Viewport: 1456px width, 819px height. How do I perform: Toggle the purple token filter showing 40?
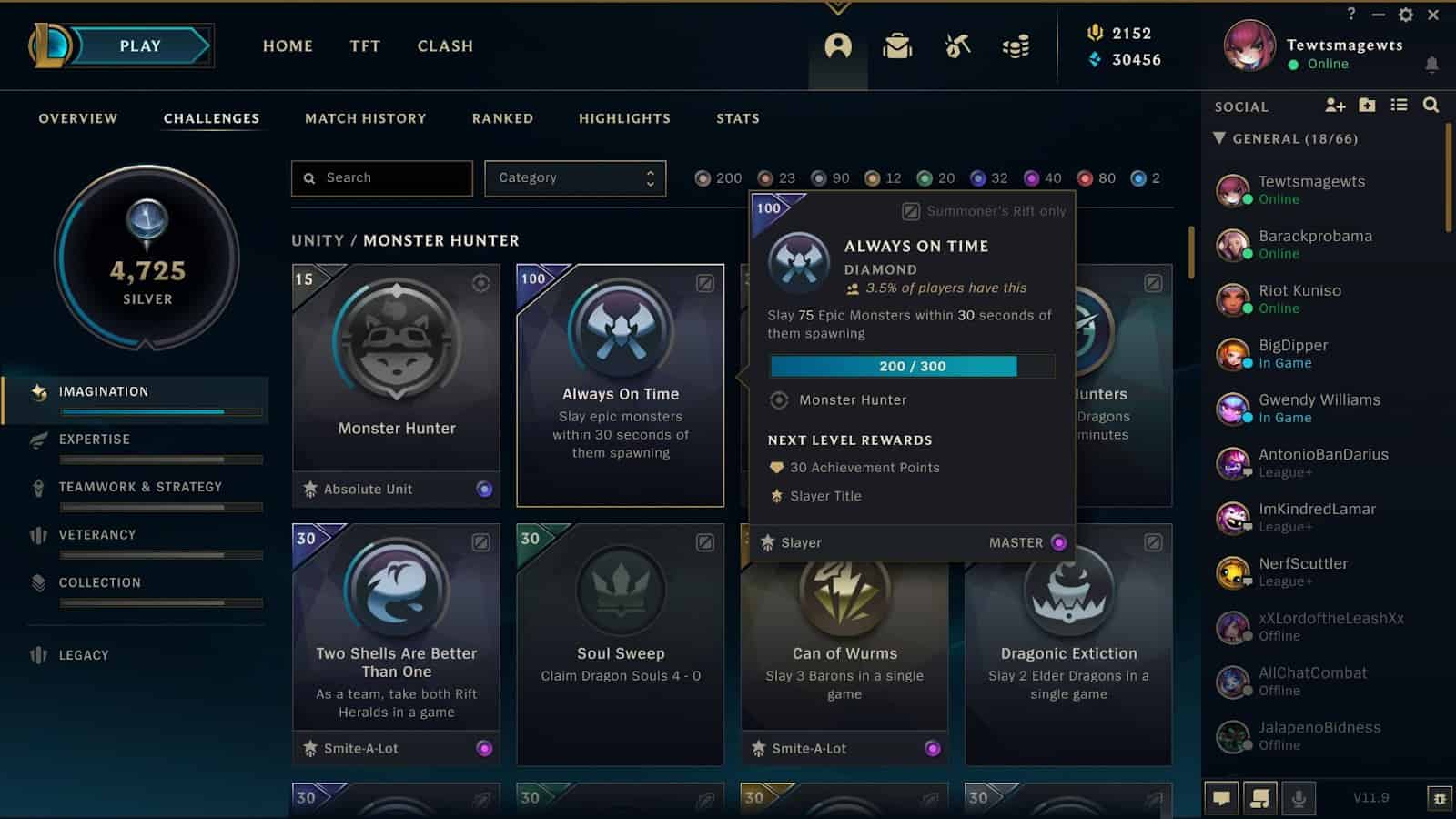(1031, 178)
